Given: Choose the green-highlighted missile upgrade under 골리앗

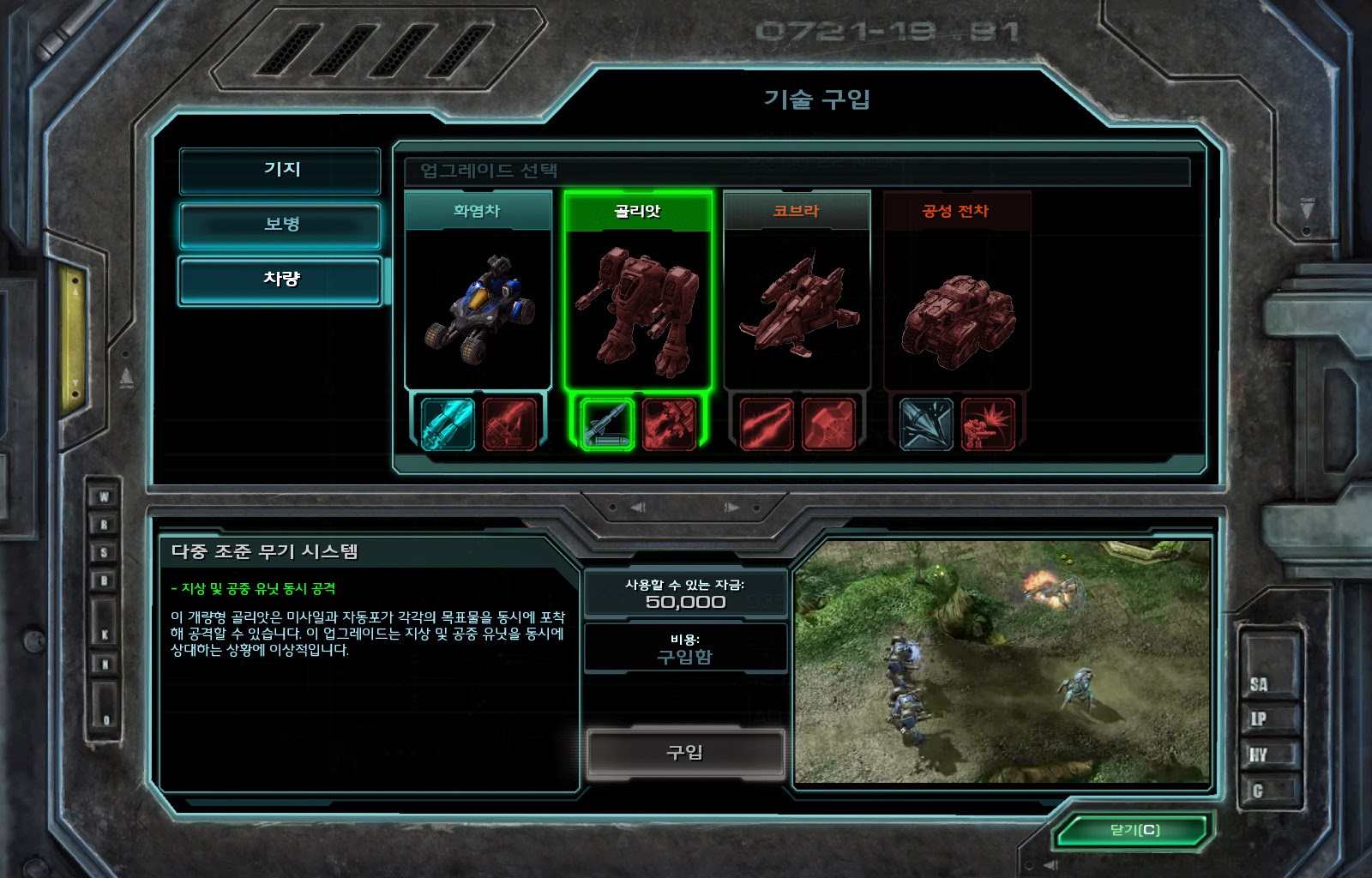Looking at the screenshot, I should click(607, 424).
